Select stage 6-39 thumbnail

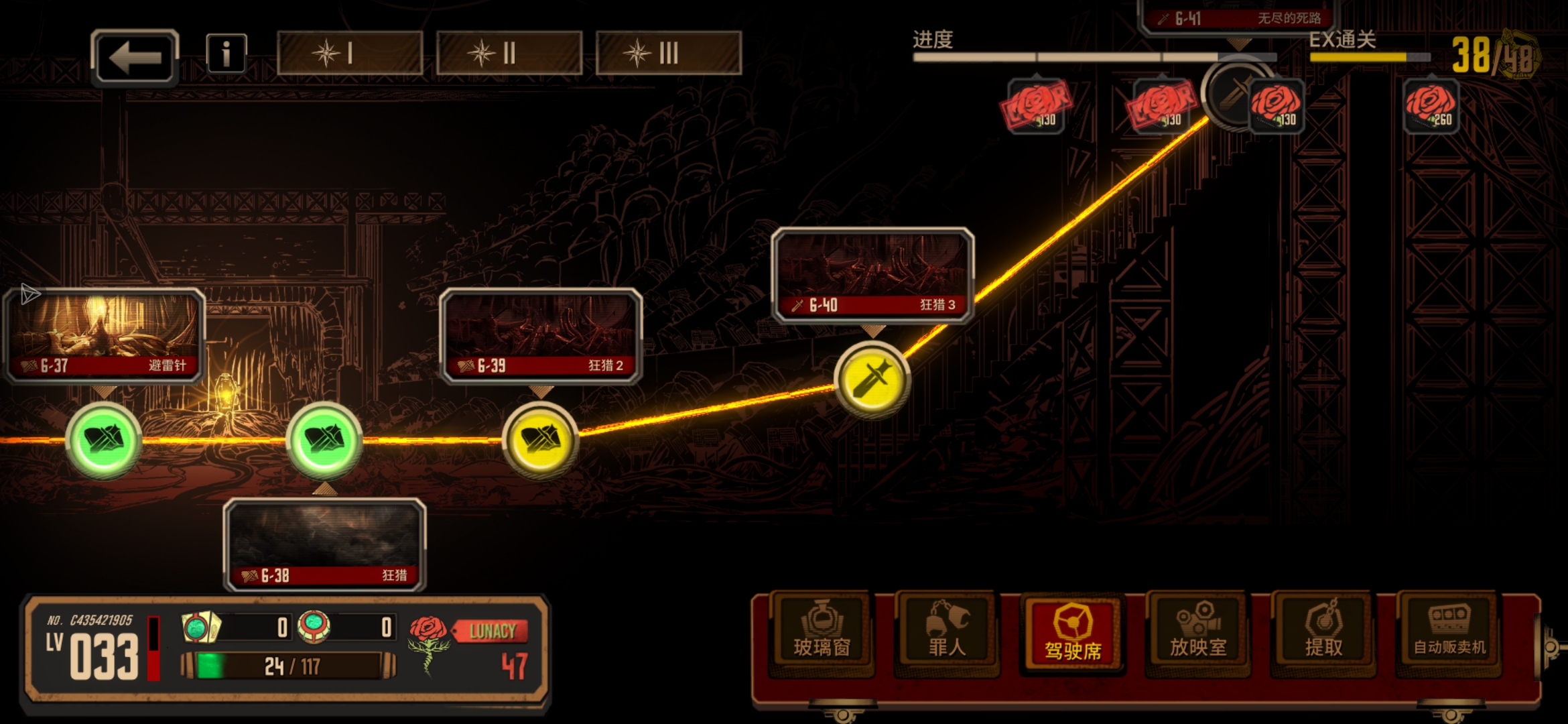[x=541, y=335]
